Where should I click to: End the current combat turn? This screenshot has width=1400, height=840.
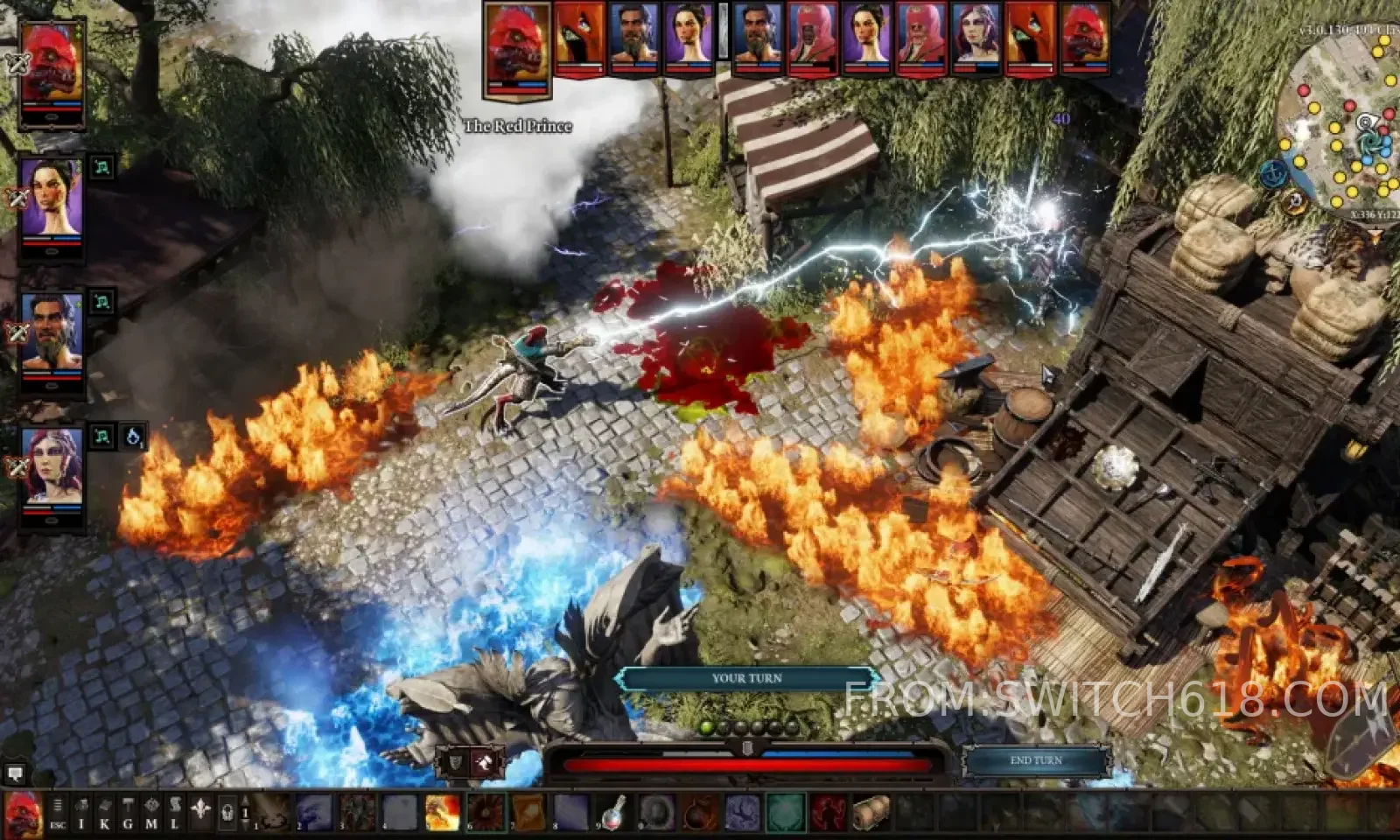click(1036, 760)
